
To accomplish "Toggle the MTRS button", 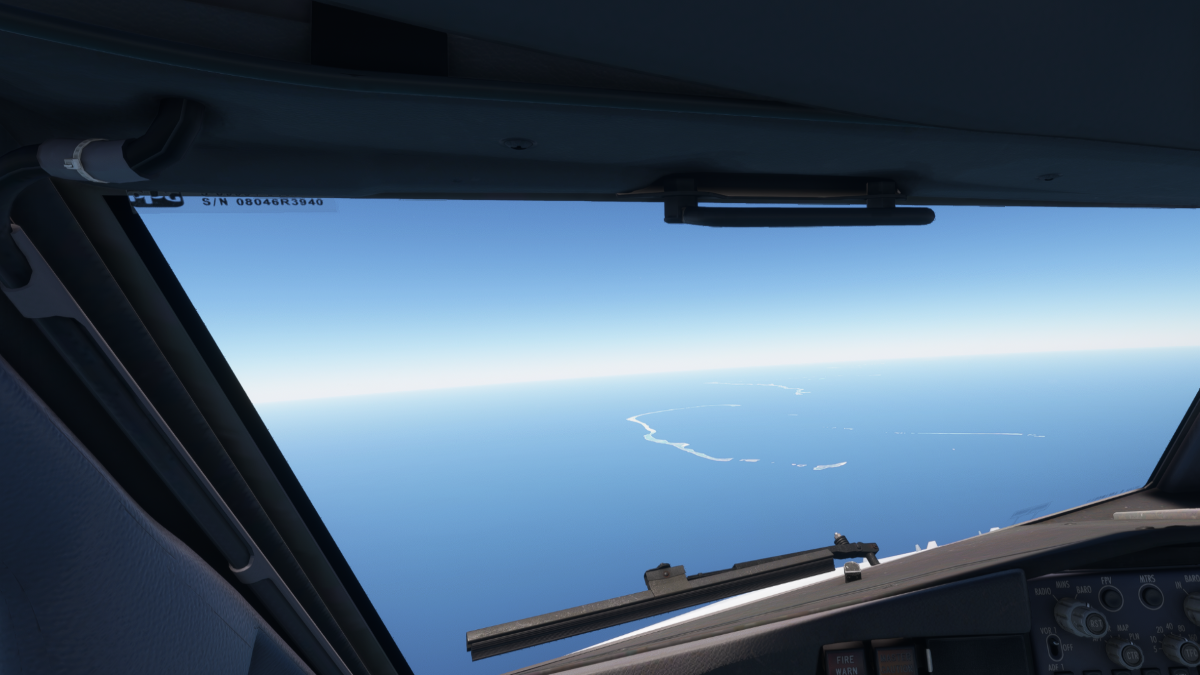I will 1151,596.
